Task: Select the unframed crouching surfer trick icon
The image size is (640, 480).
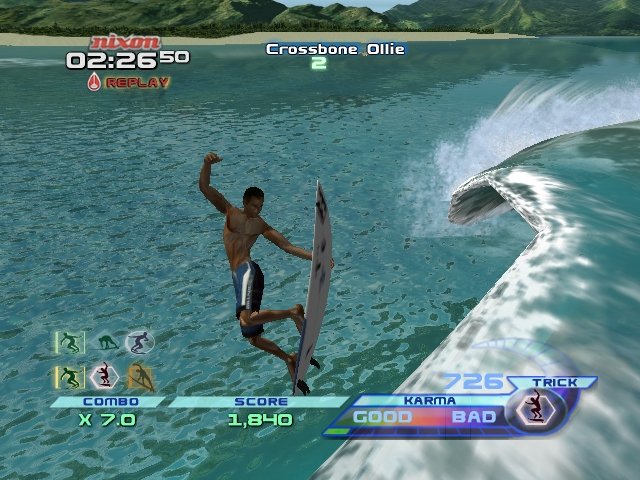Action: point(107,343)
